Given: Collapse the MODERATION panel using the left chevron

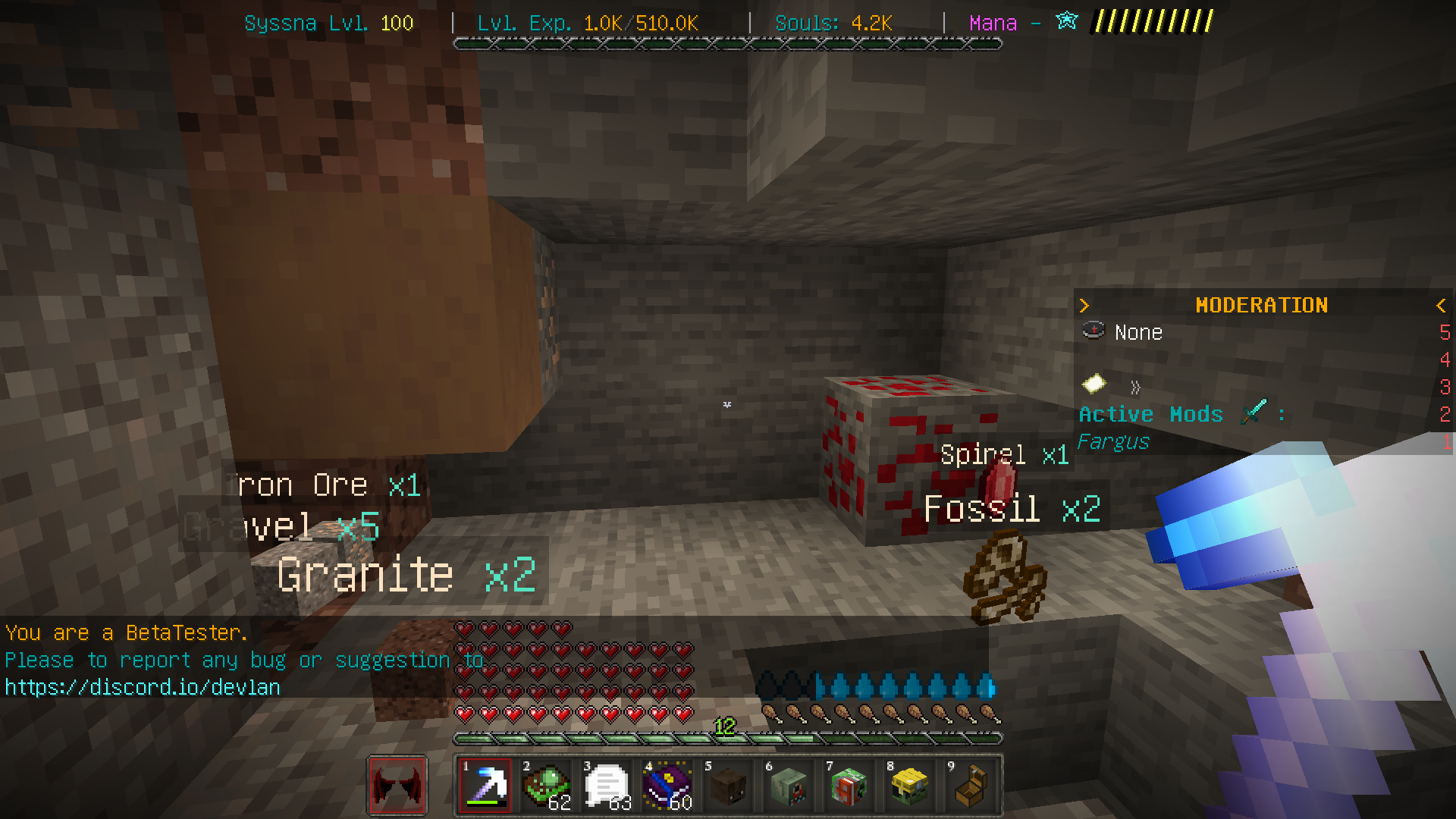Looking at the screenshot, I should click(x=1441, y=306).
